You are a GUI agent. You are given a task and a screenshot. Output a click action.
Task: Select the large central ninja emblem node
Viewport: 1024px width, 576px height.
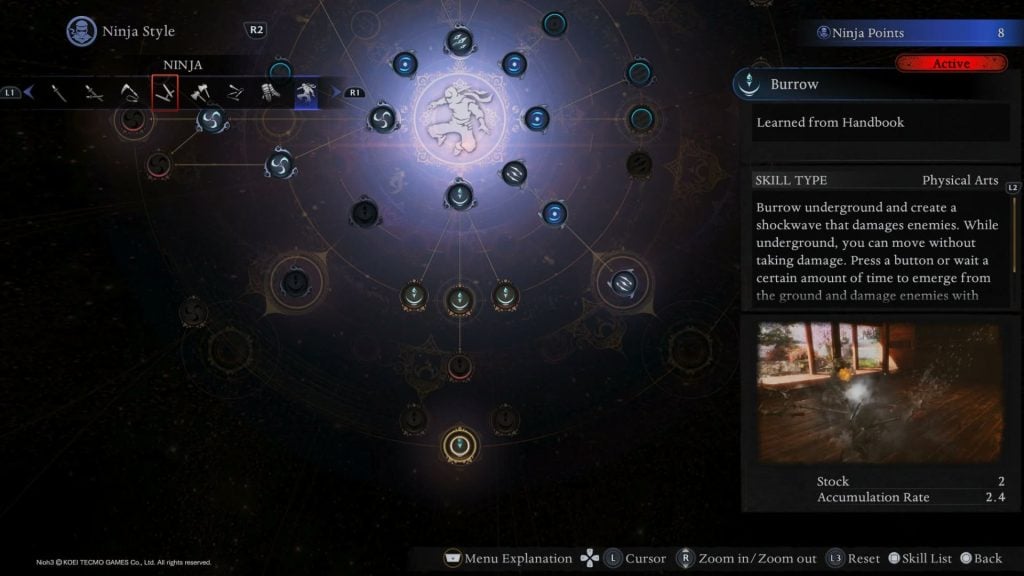point(459,117)
